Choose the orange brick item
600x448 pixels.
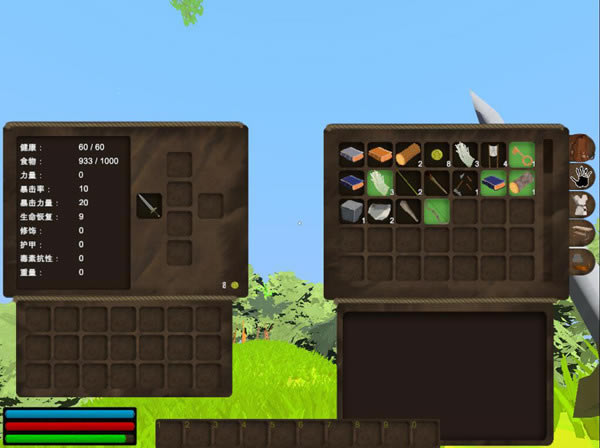pyautogui.click(x=380, y=154)
